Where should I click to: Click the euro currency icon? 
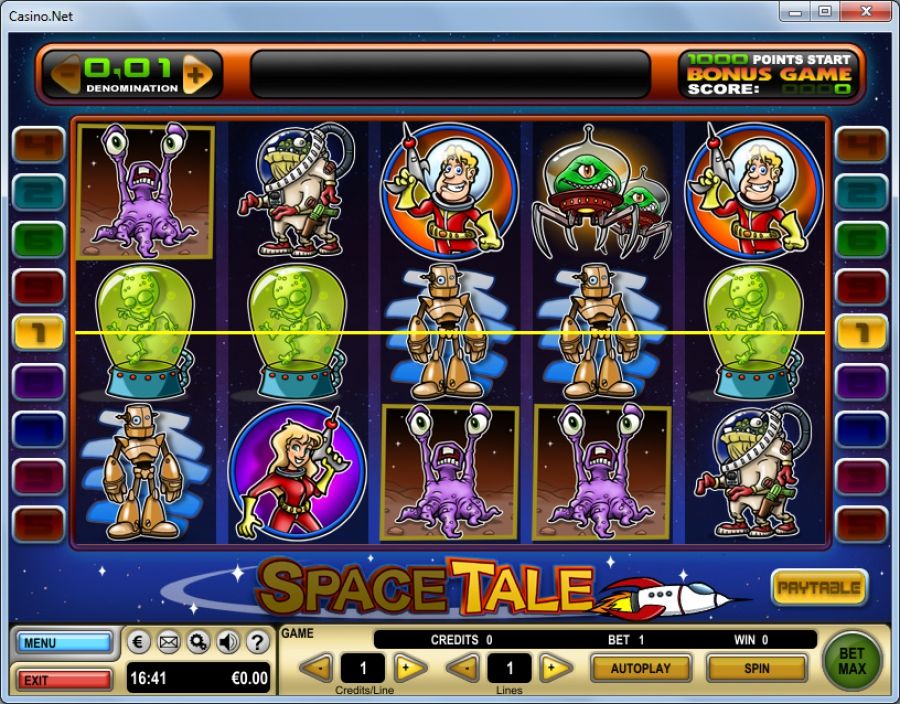pyautogui.click(x=141, y=642)
